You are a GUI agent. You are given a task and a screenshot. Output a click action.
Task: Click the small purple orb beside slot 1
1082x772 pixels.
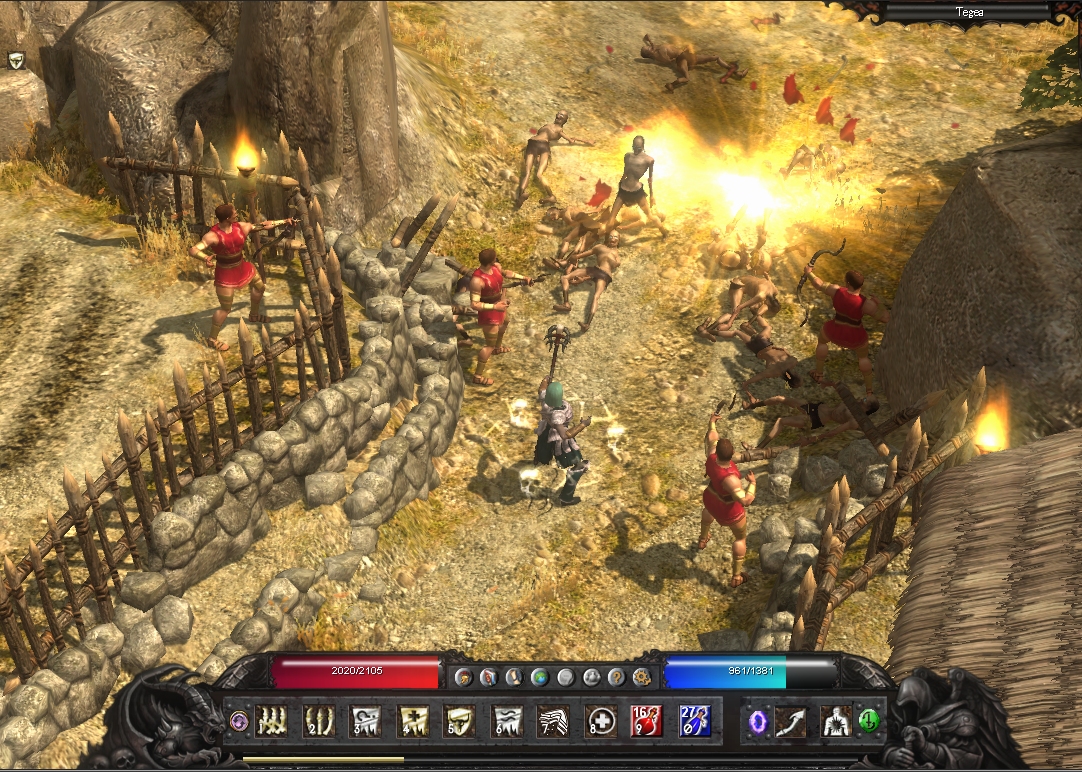click(x=238, y=720)
